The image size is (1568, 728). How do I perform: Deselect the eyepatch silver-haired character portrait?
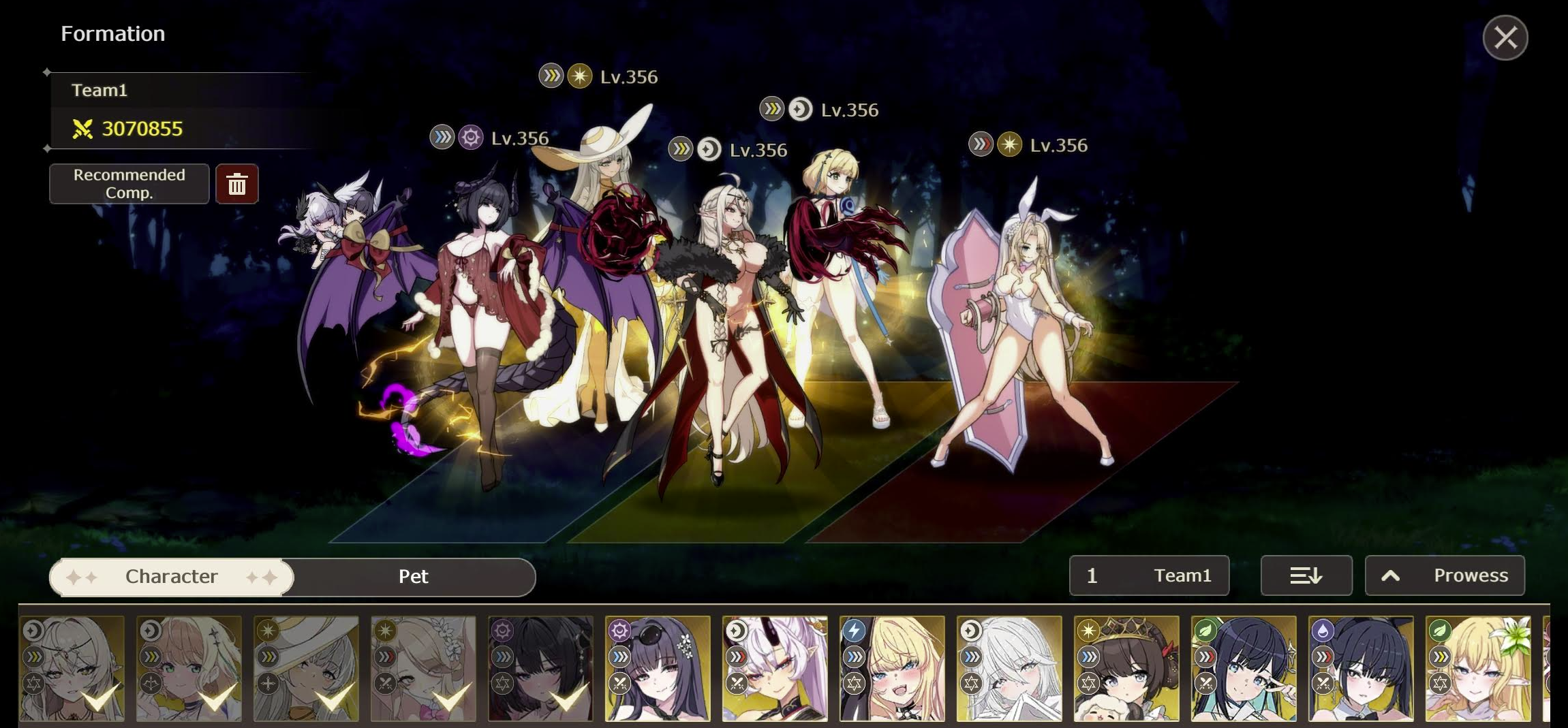coord(72,669)
